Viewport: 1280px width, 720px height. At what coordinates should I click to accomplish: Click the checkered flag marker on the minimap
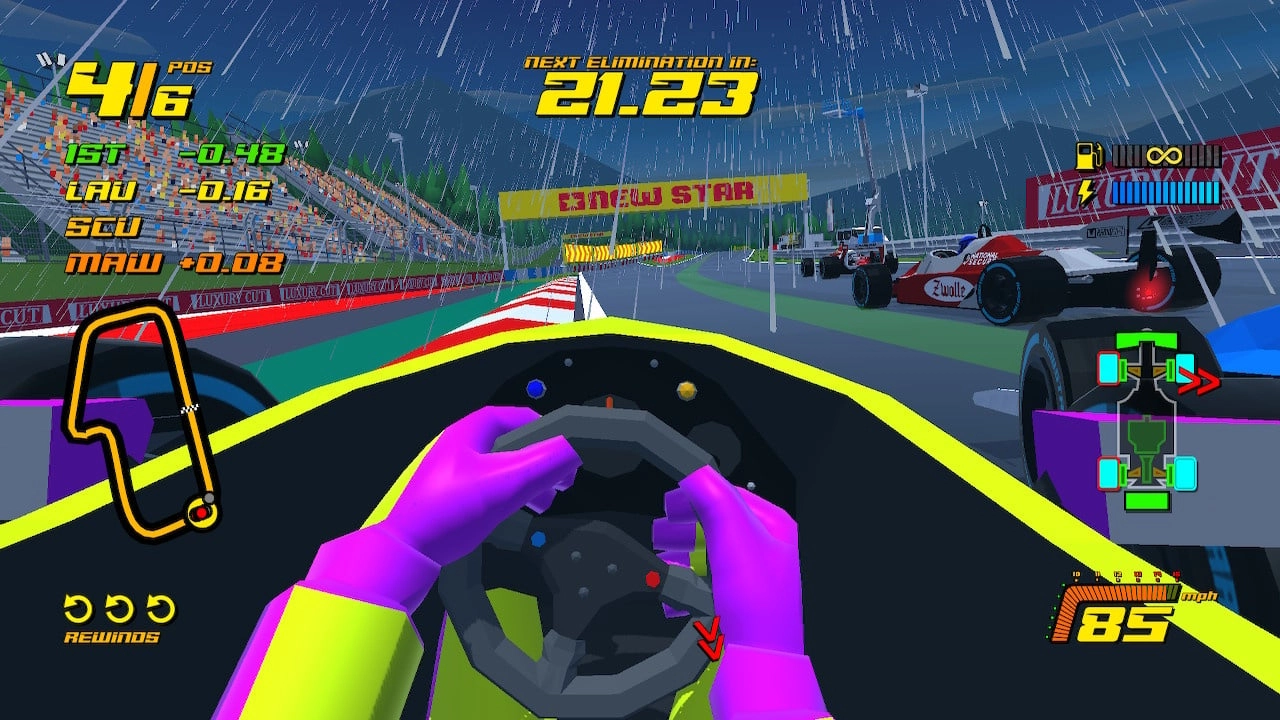click(191, 410)
